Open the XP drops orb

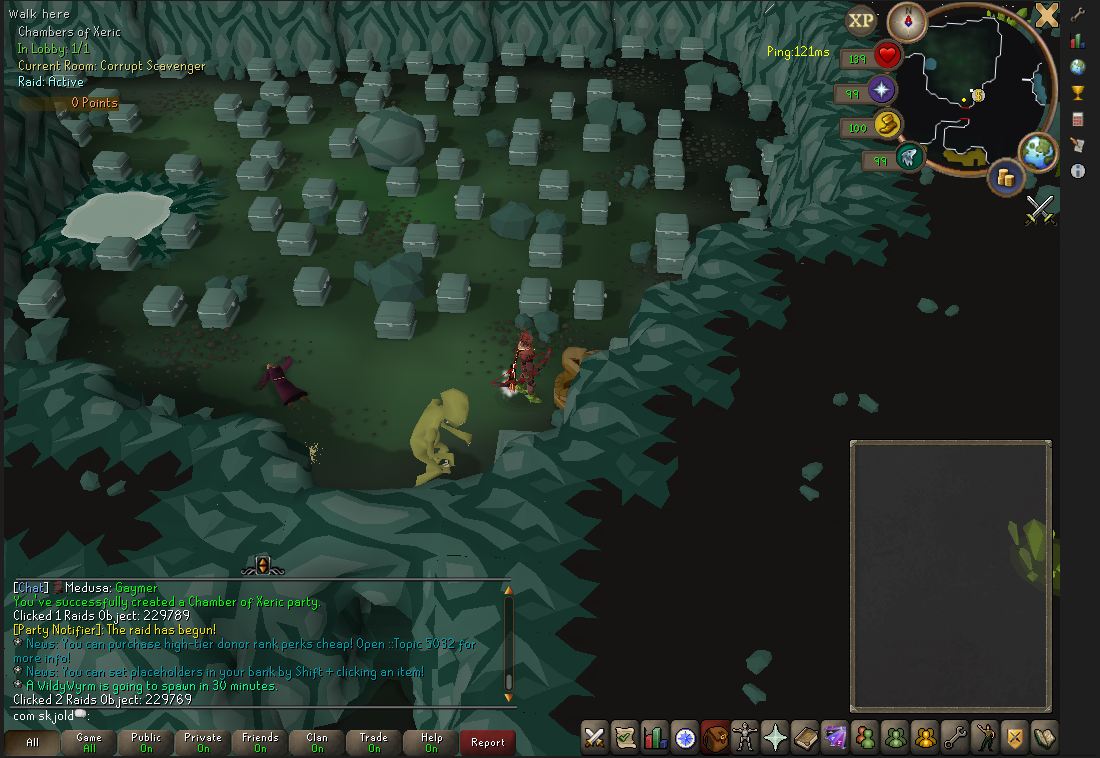click(861, 20)
